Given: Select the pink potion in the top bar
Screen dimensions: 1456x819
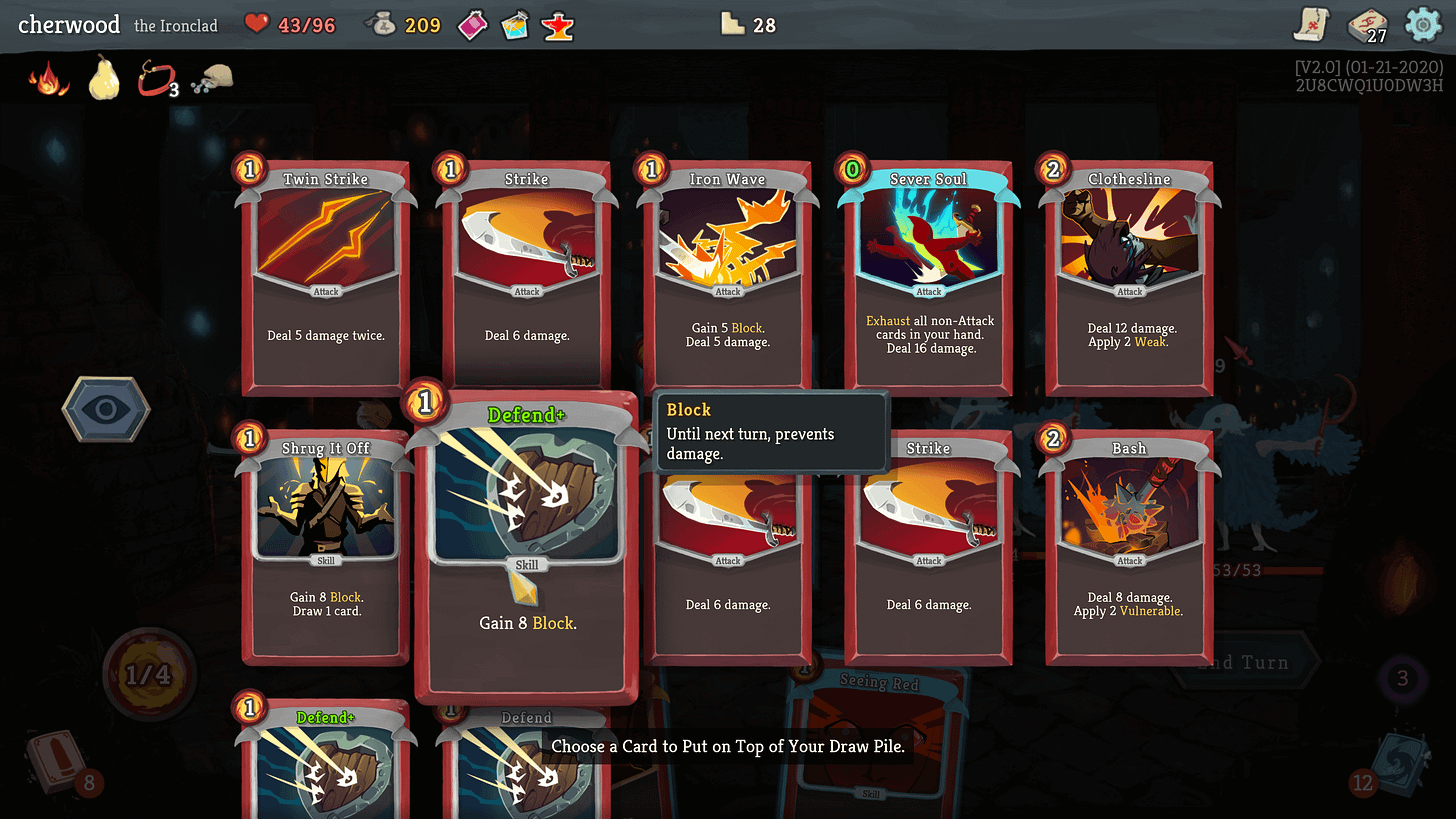Looking at the screenshot, I should (x=473, y=25).
